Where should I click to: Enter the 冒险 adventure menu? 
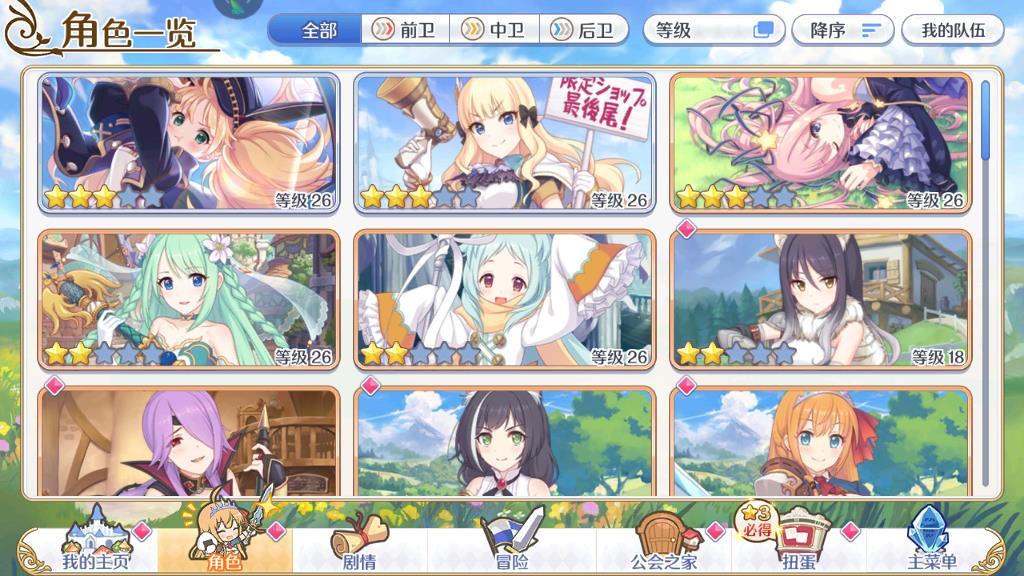pos(511,544)
